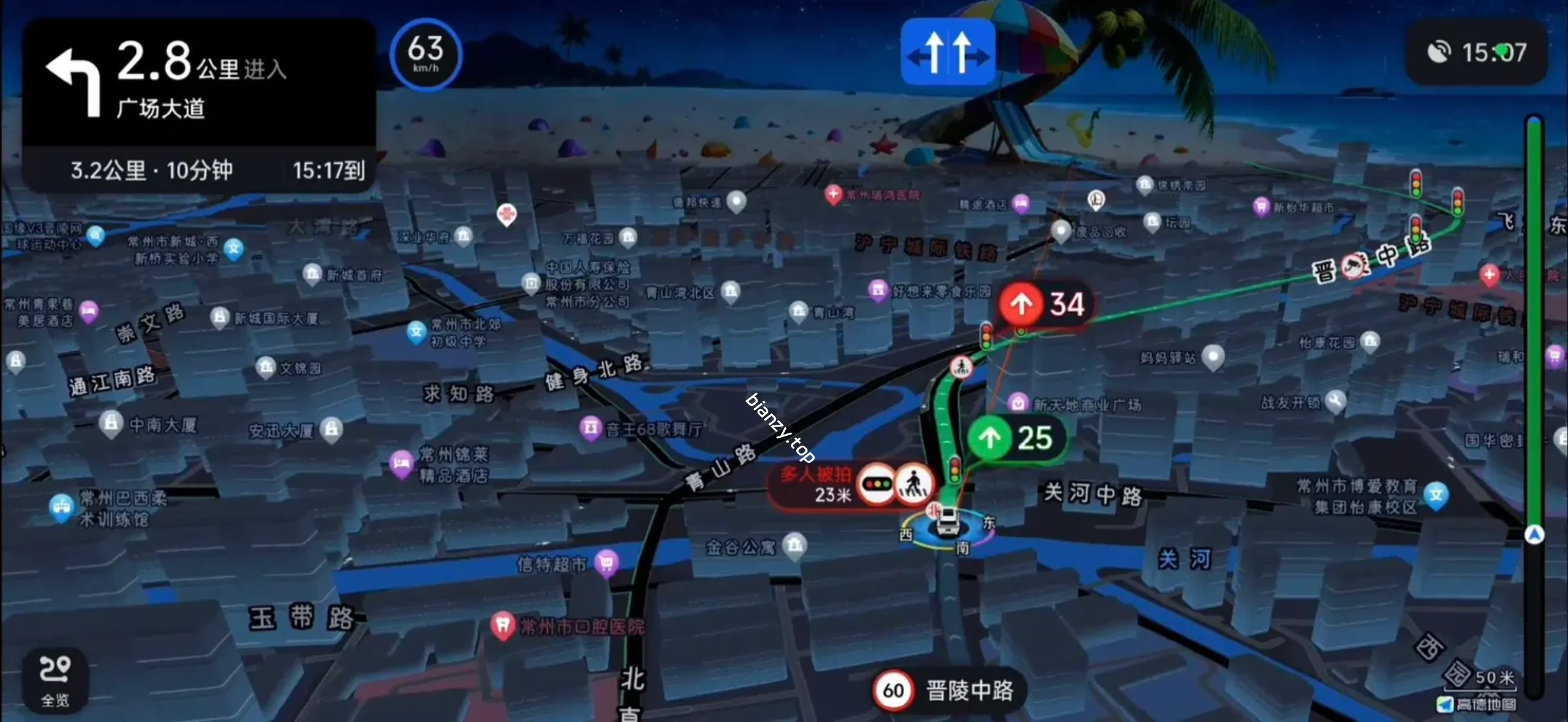Select the 多人被拍 23米 camera warning

[x=851, y=484]
